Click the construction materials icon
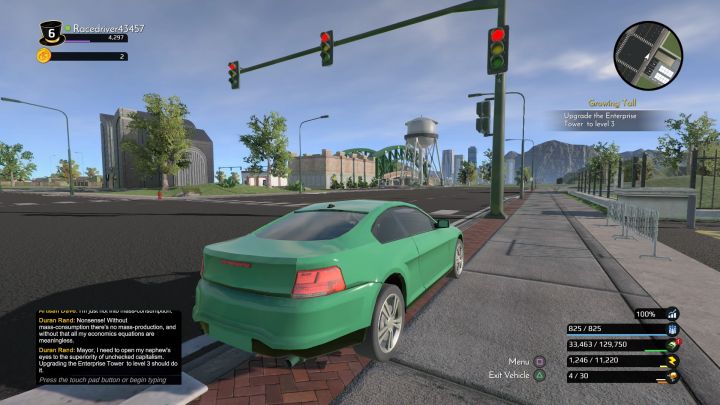Image resolution: width=720 pixels, height=405 pixels. click(x=672, y=376)
